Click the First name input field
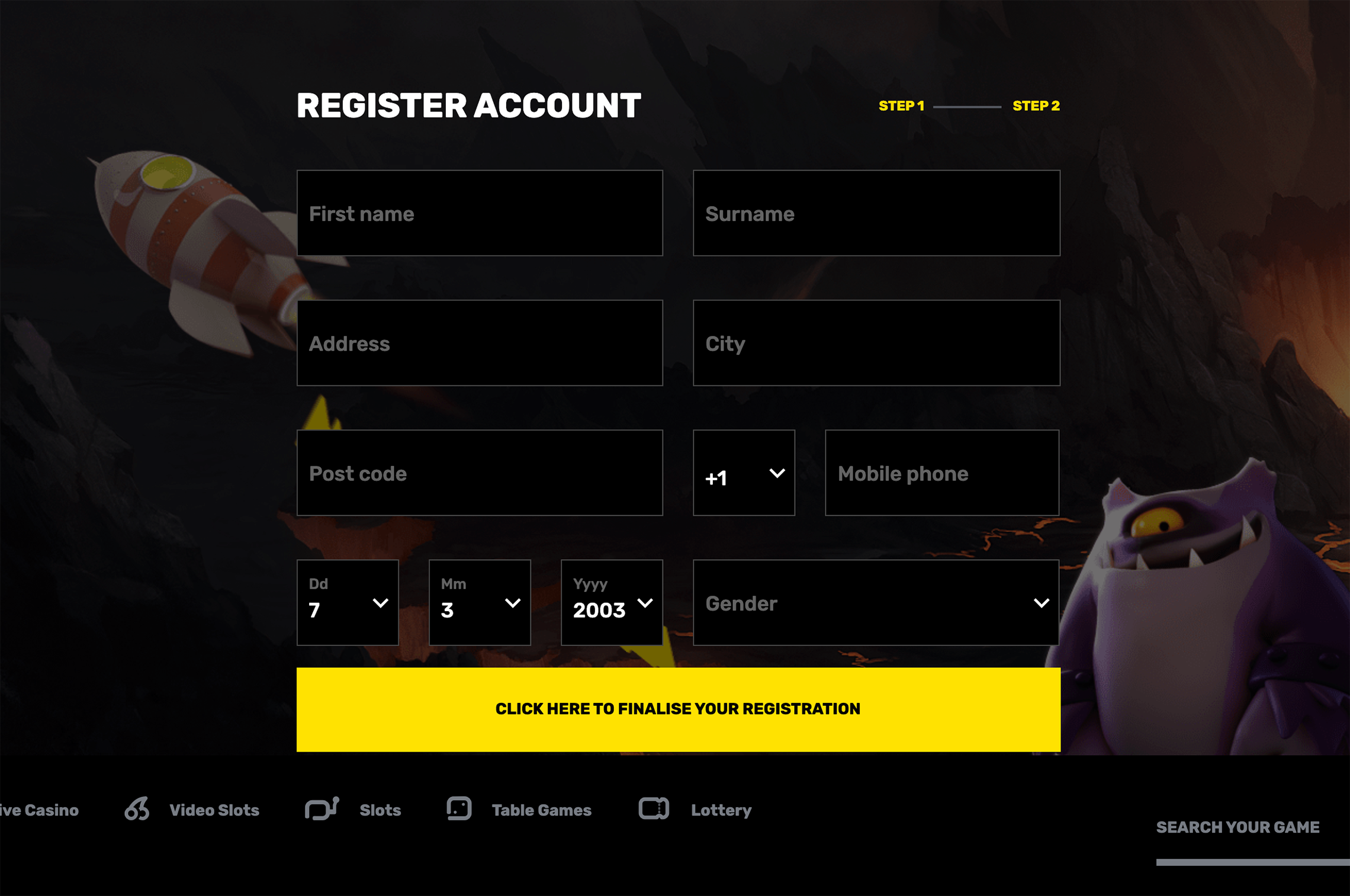Screen dimensions: 1350x896 tap(480, 213)
